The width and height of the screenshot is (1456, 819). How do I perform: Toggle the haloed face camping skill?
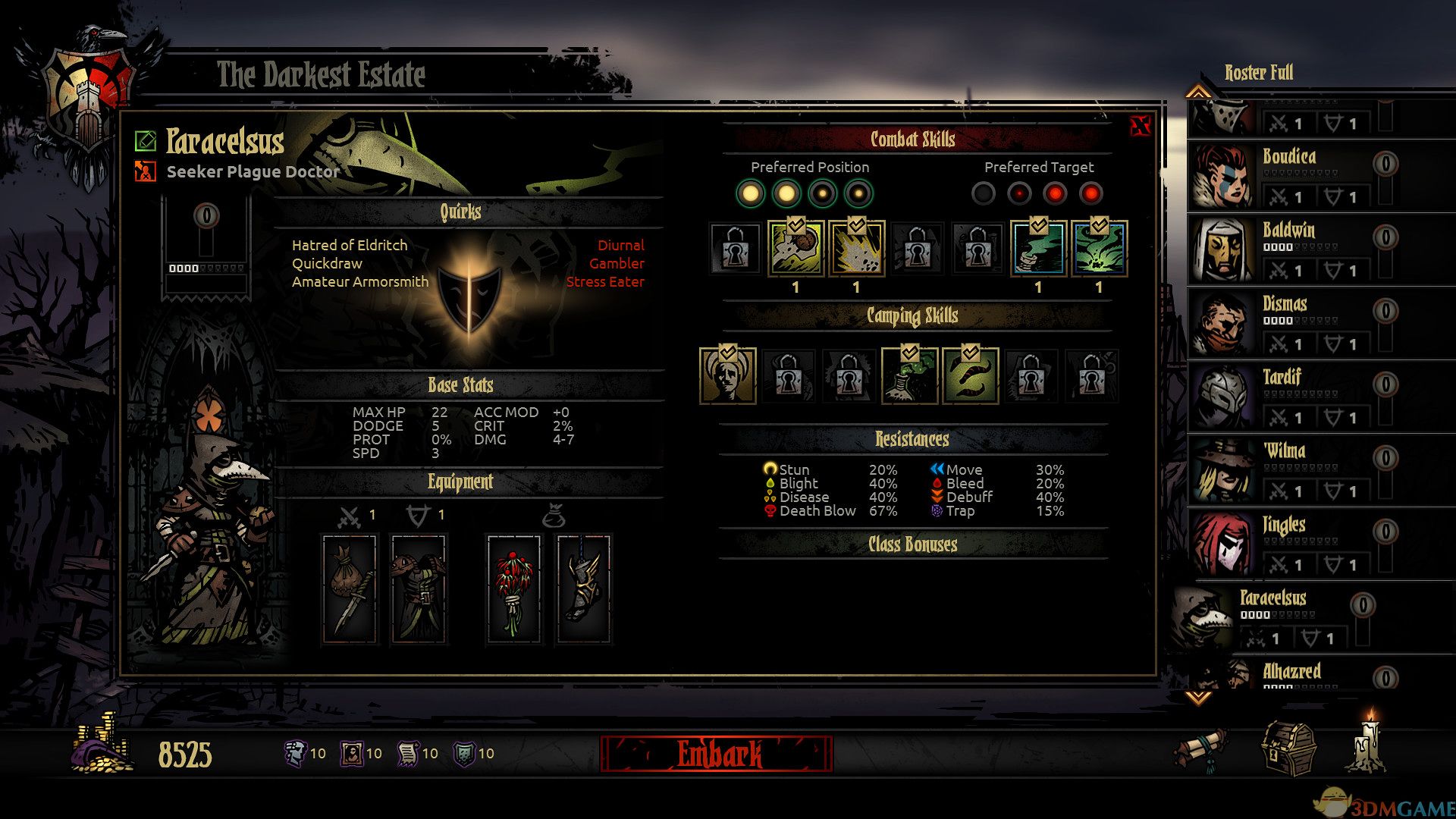click(727, 376)
